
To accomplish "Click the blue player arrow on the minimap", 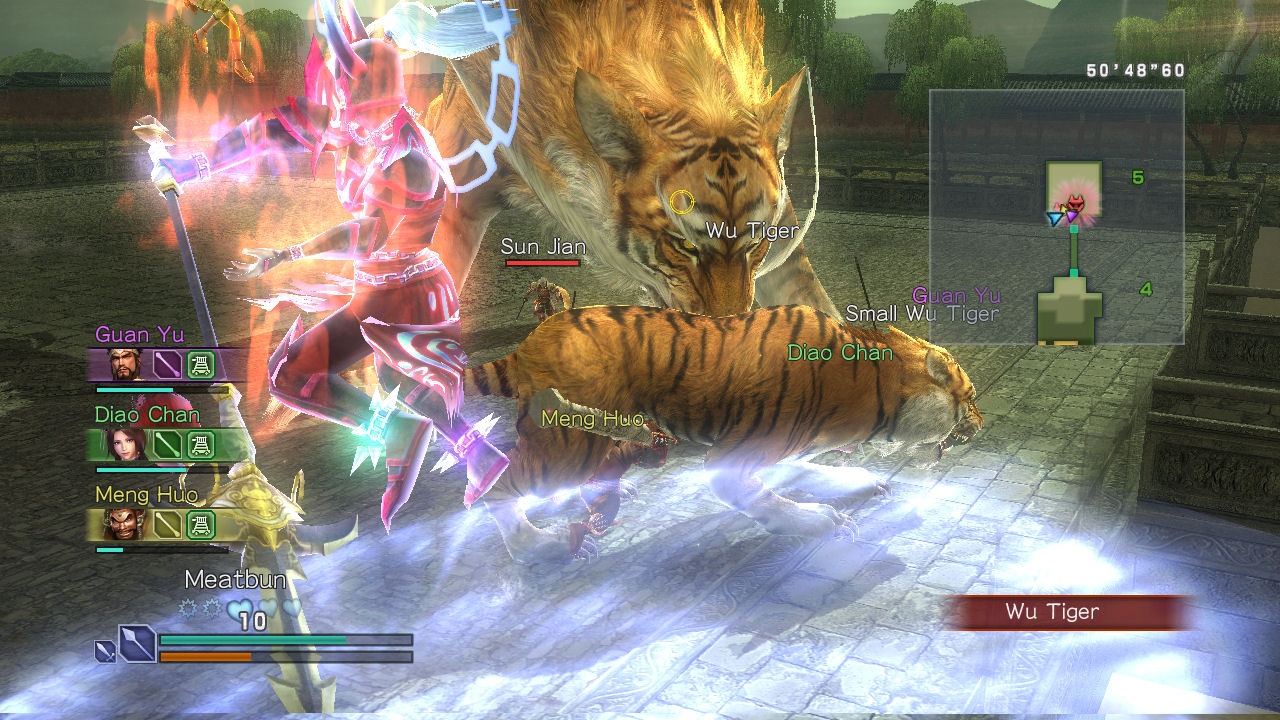I will coord(1054,218).
